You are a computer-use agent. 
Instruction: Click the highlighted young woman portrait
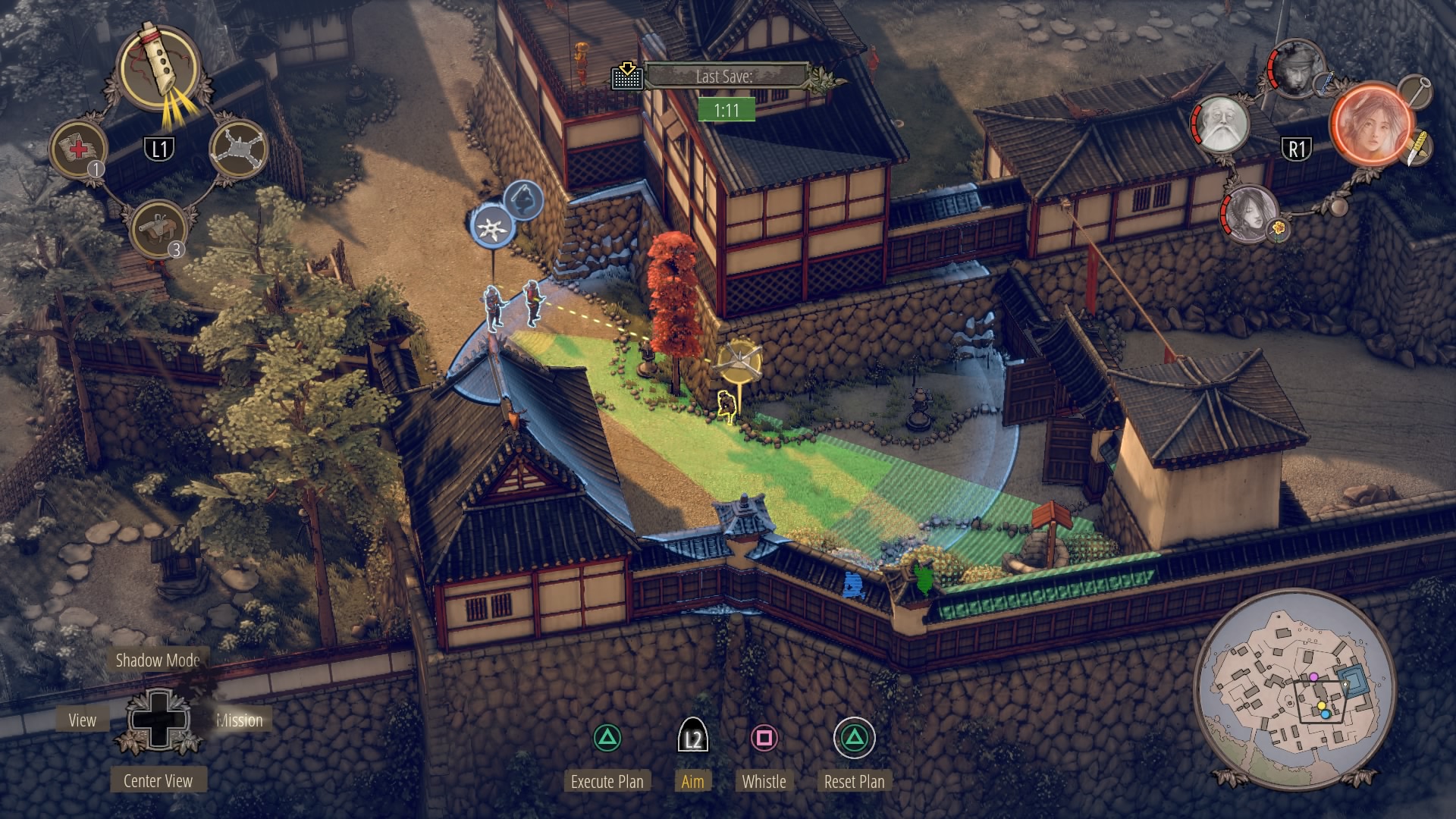1373,125
